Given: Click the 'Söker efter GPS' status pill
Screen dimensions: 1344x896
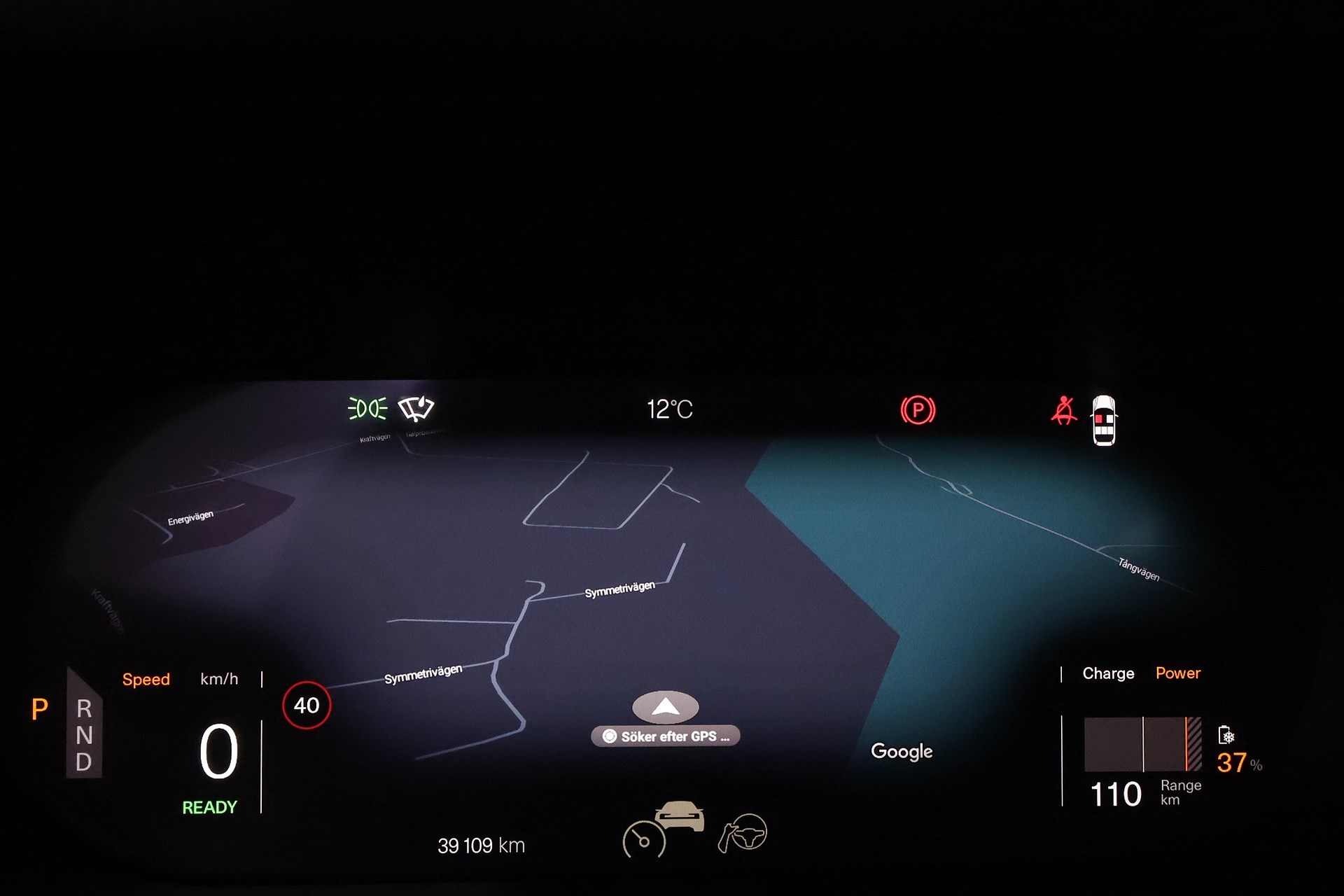Looking at the screenshot, I should point(666,736).
